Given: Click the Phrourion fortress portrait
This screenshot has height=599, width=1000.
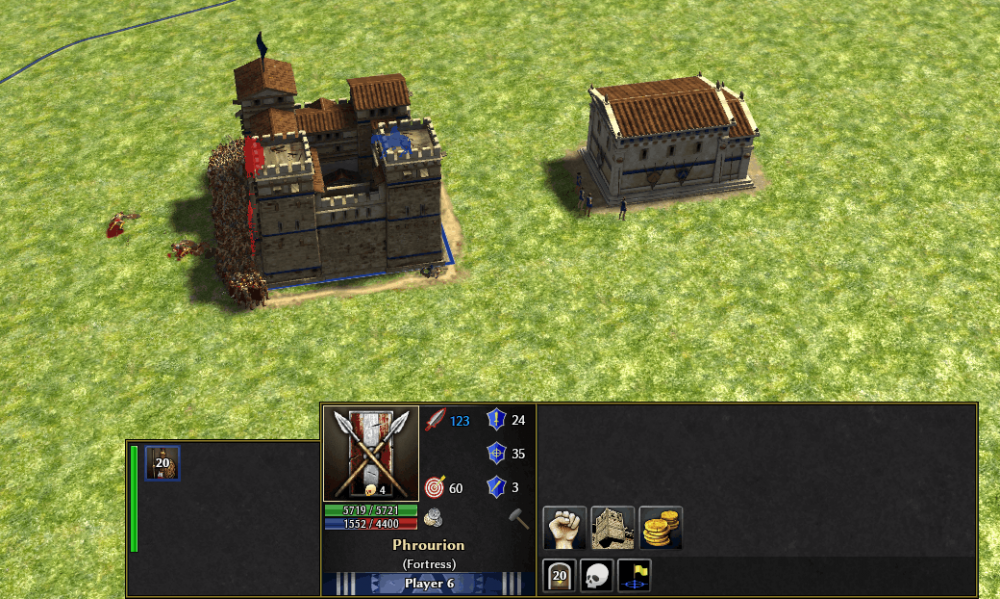Looking at the screenshot, I should tap(371, 453).
